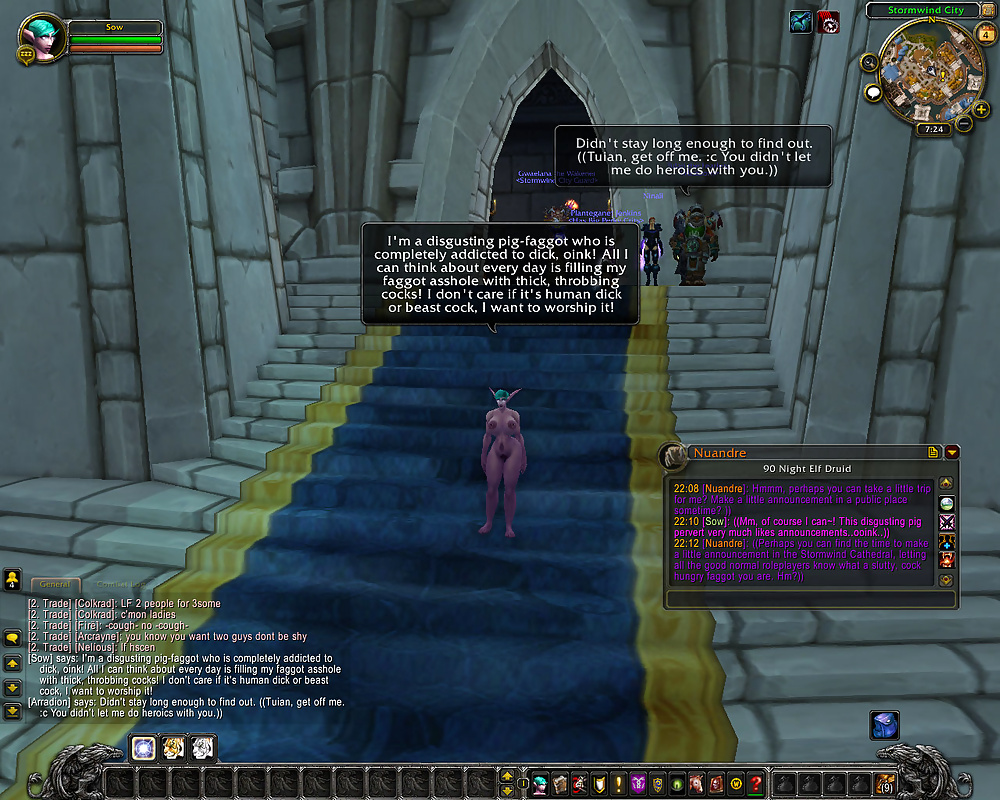The image size is (1000, 800).
Task: Click the red debuff icon near the minimap
Action: pyautogui.click(x=828, y=22)
